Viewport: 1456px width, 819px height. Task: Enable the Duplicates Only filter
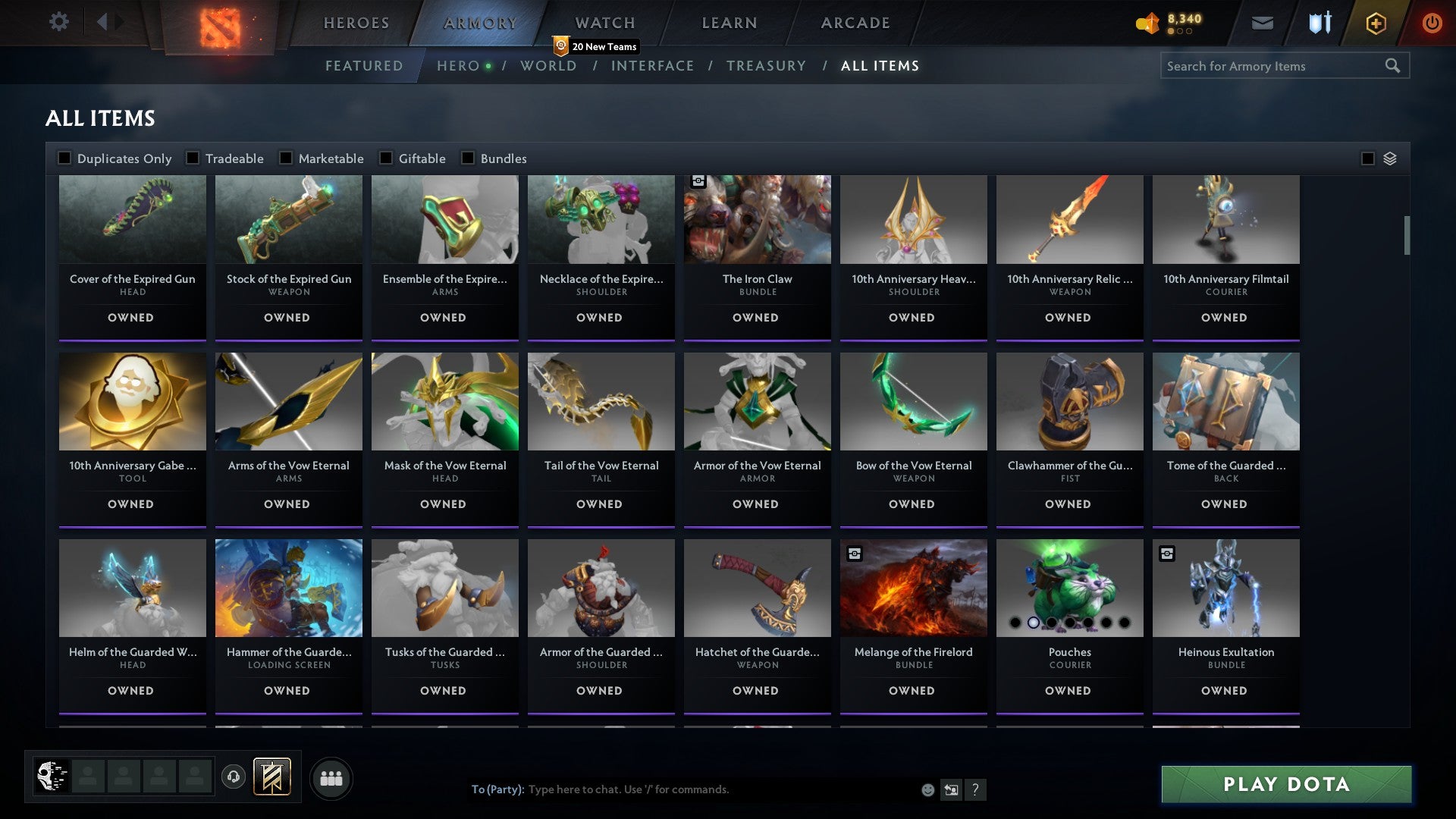[x=64, y=158]
